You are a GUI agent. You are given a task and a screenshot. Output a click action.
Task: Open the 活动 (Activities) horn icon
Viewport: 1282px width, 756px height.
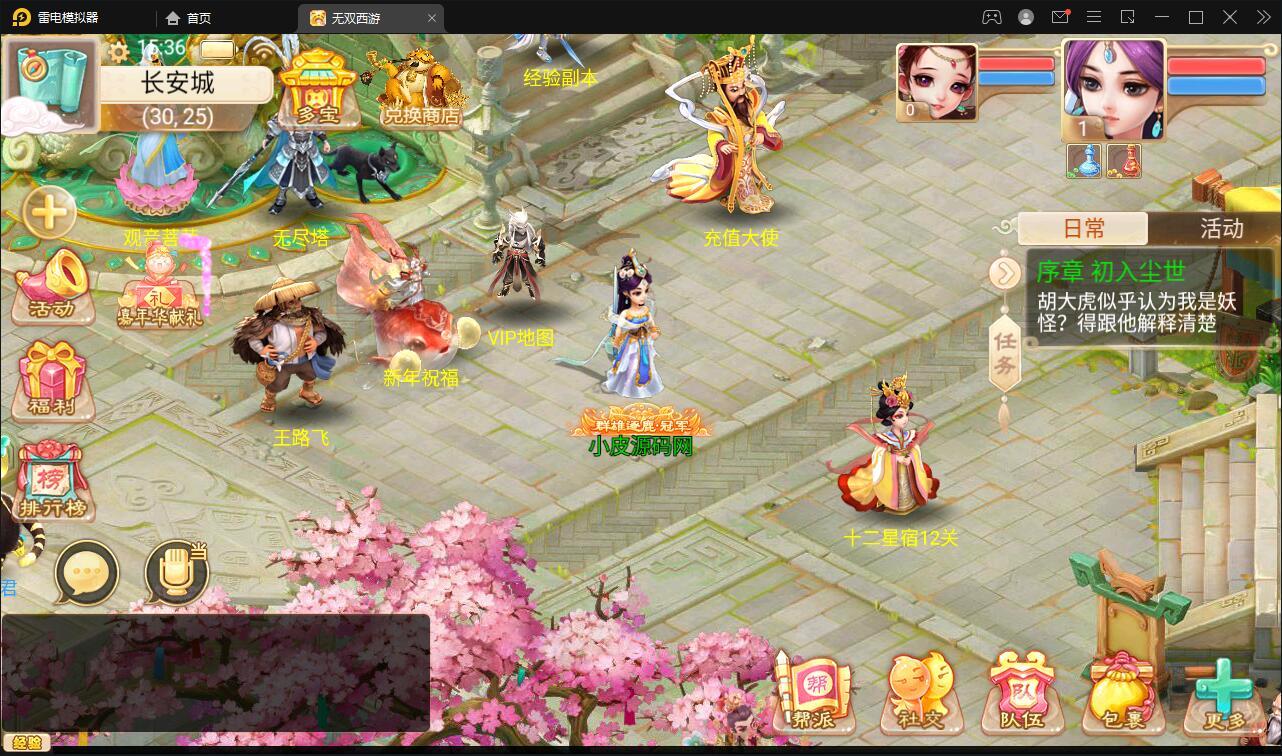[x=50, y=285]
